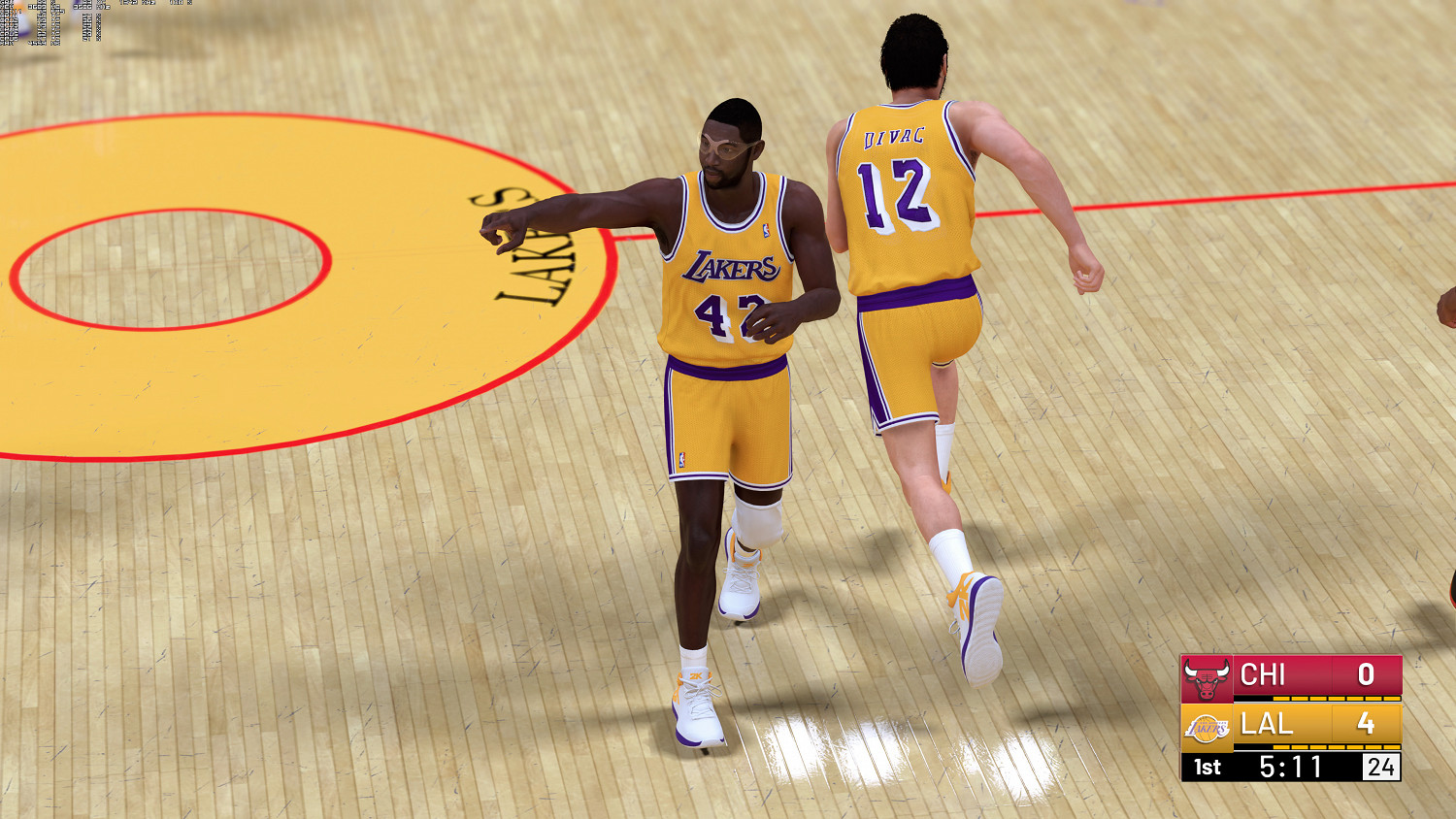This screenshot has width=1456, height=819.
Task: Select the LAL team abbreviation label
Action: click(x=1268, y=725)
